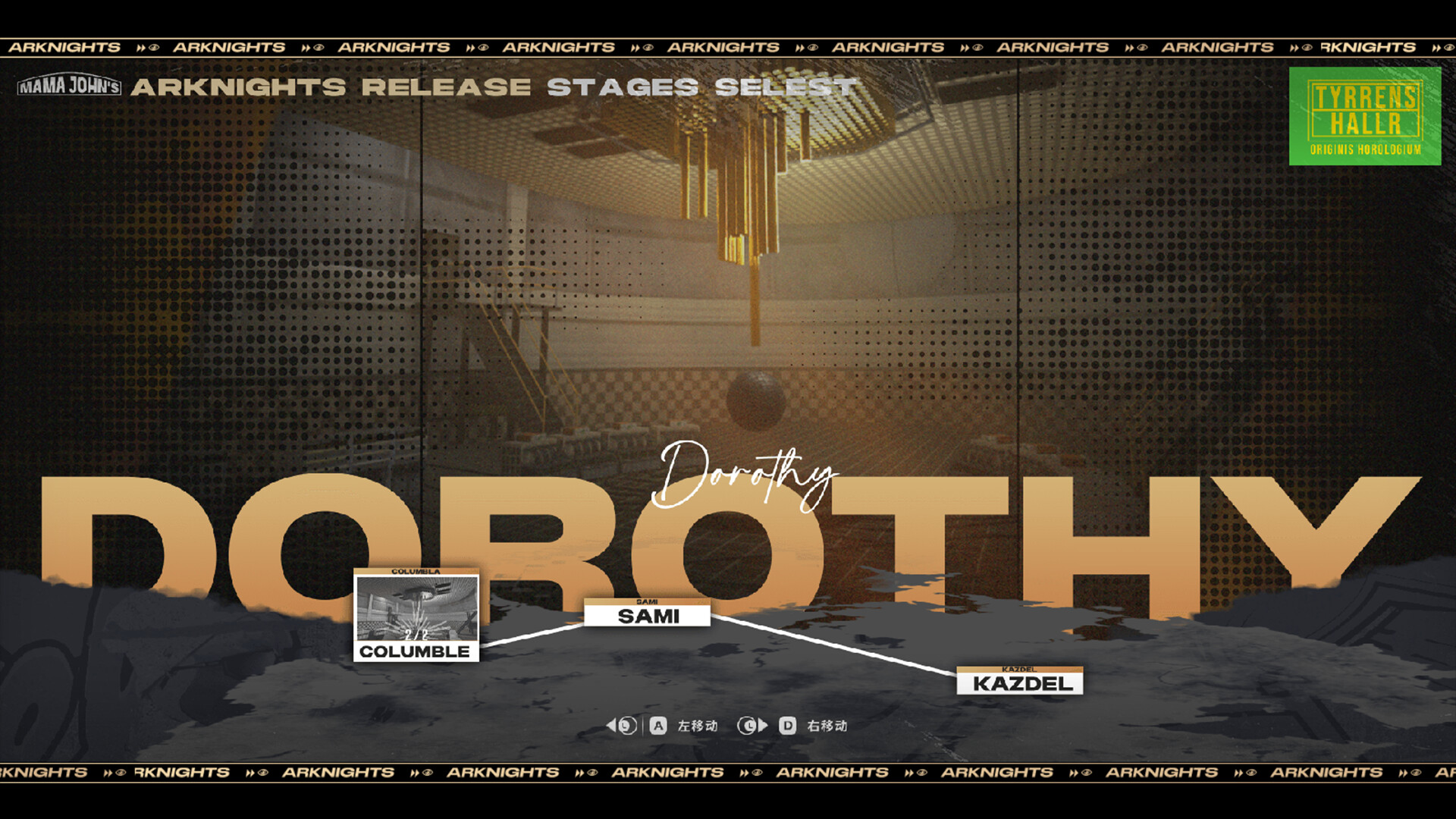Expand the COLUMBLA header above the thumbnail
Image resolution: width=1456 pixels, height=819 pixels.
[x=416, y=573]
